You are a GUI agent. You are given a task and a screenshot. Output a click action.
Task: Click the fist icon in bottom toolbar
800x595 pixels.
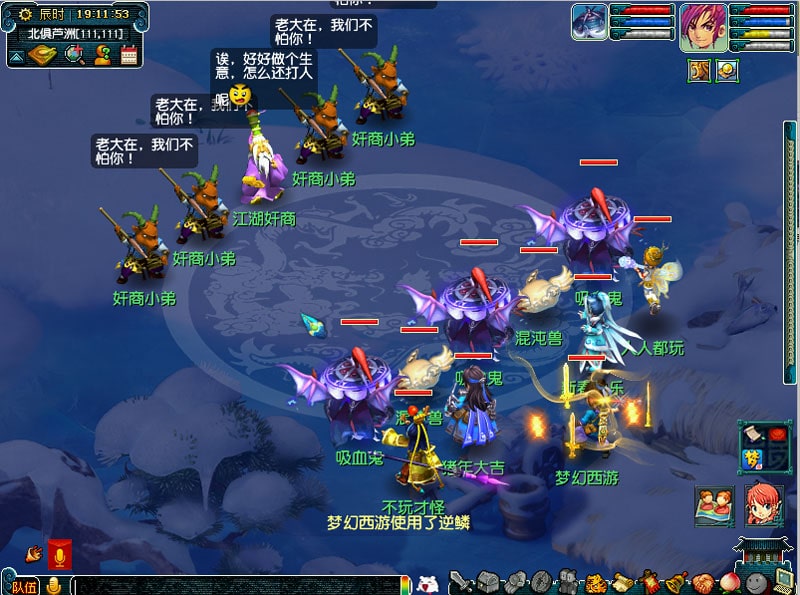(514, 582)
